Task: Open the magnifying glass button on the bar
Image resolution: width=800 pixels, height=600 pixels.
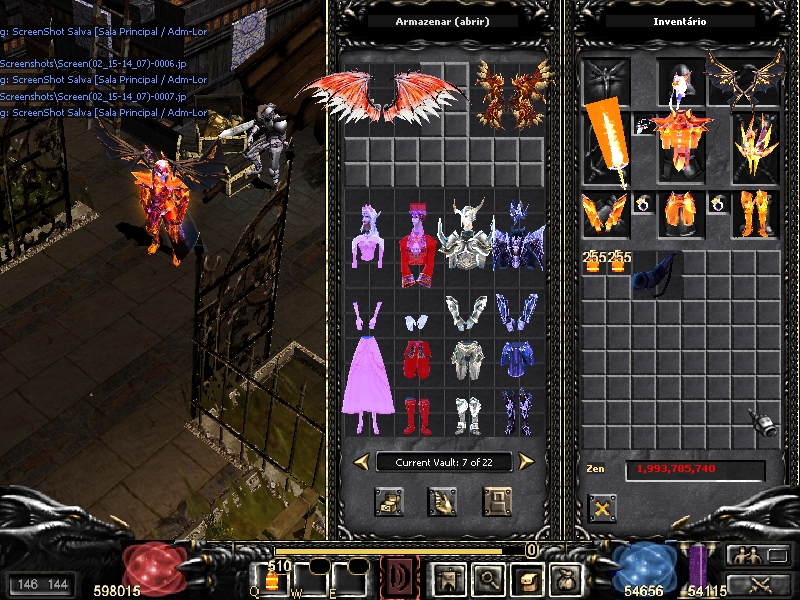Action: click(x=489, y=578)
